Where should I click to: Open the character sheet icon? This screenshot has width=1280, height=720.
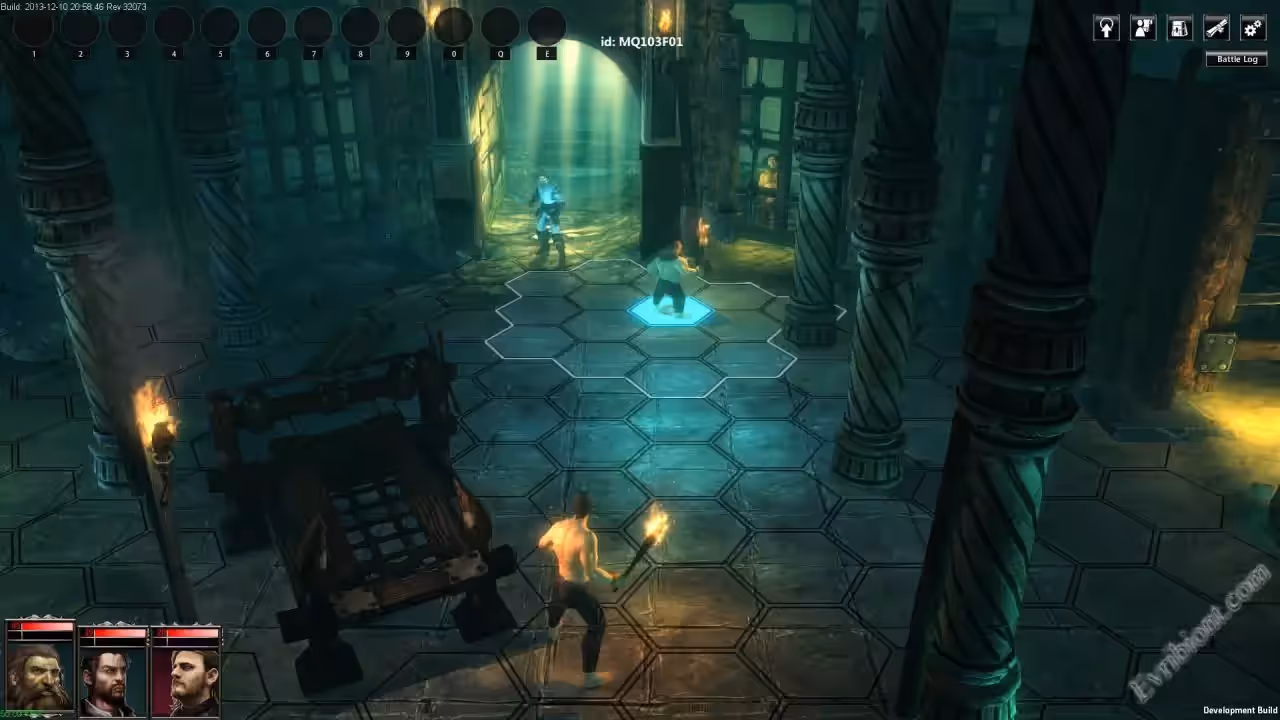tap(1143, 28)
